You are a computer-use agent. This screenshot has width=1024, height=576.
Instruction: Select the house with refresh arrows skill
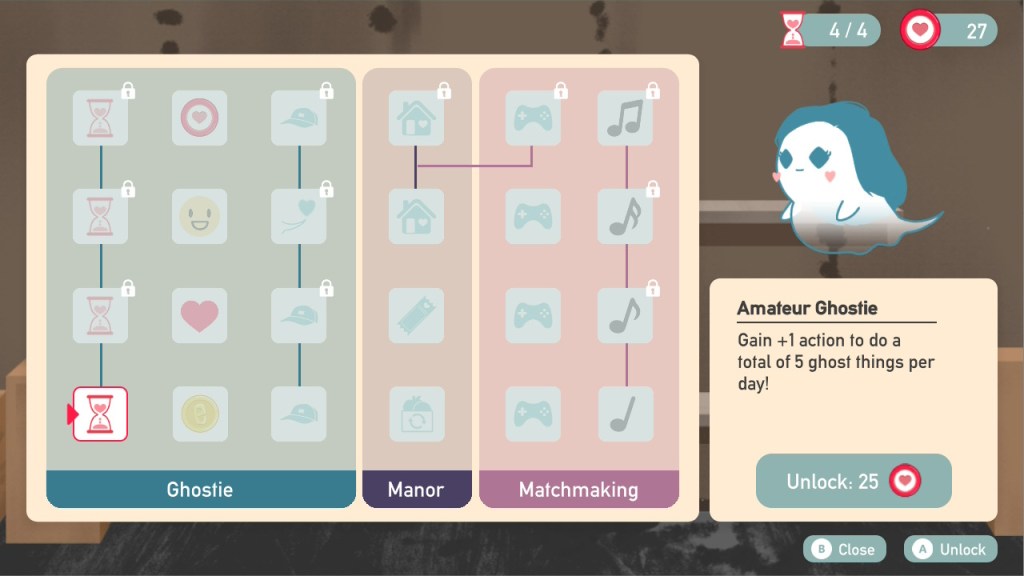pyautogui.click(x=416, y=414)
